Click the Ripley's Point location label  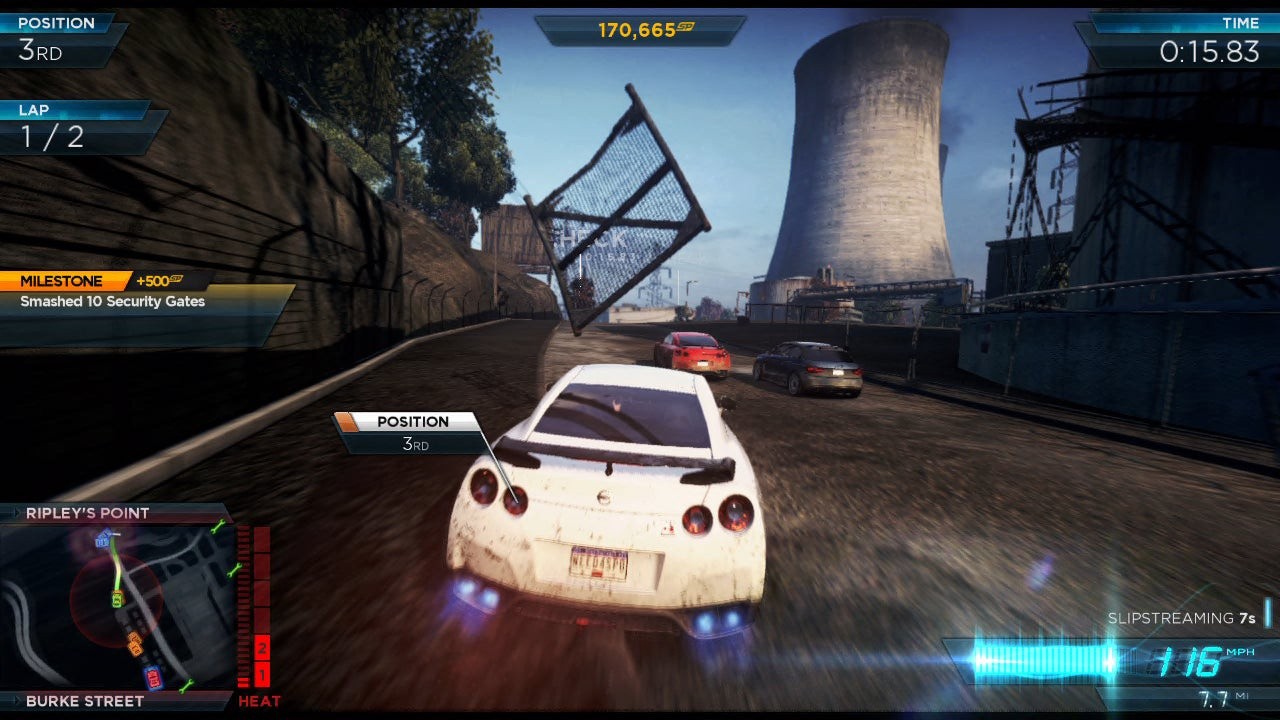[88, 513]
